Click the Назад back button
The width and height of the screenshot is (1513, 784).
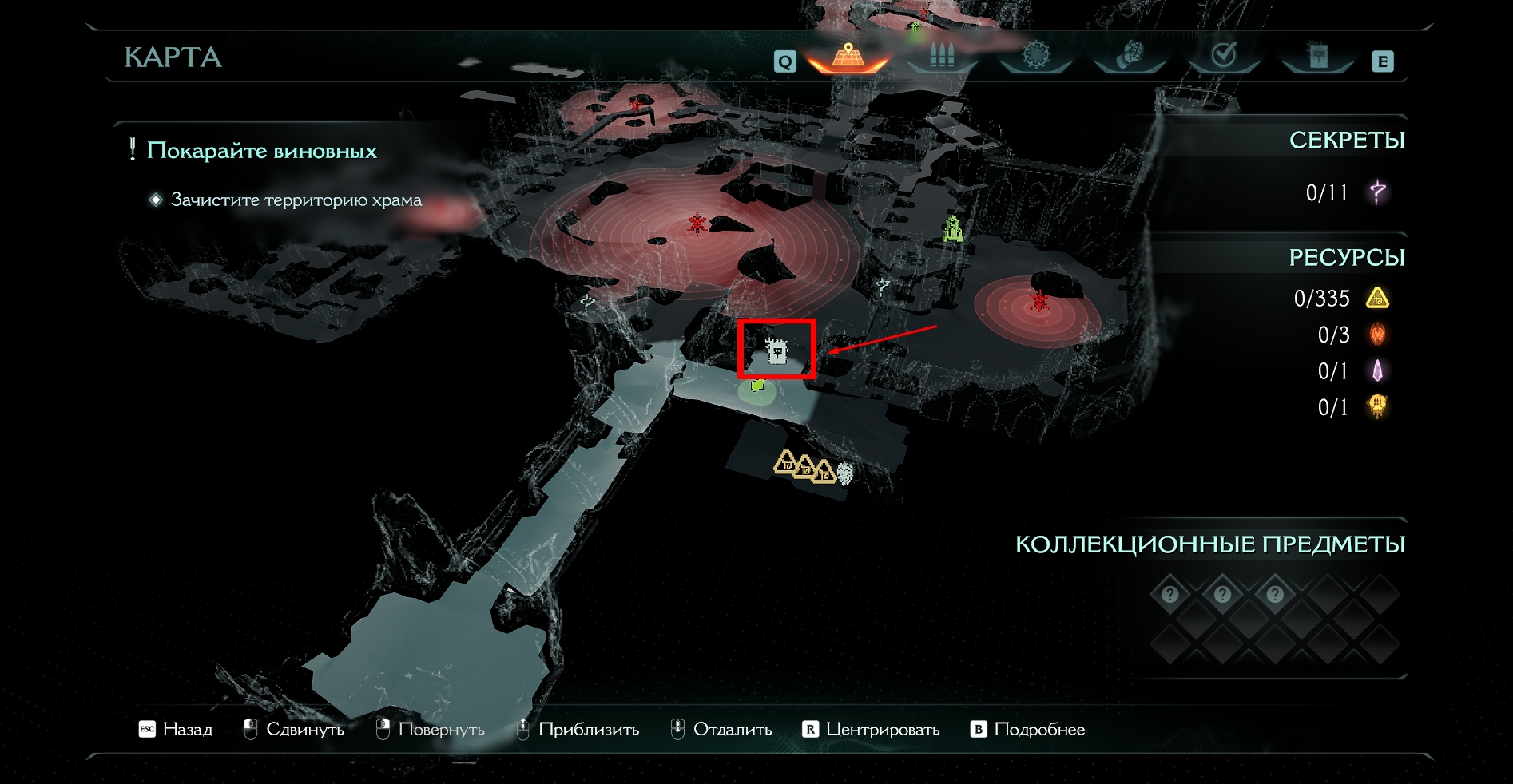(177, 729)
